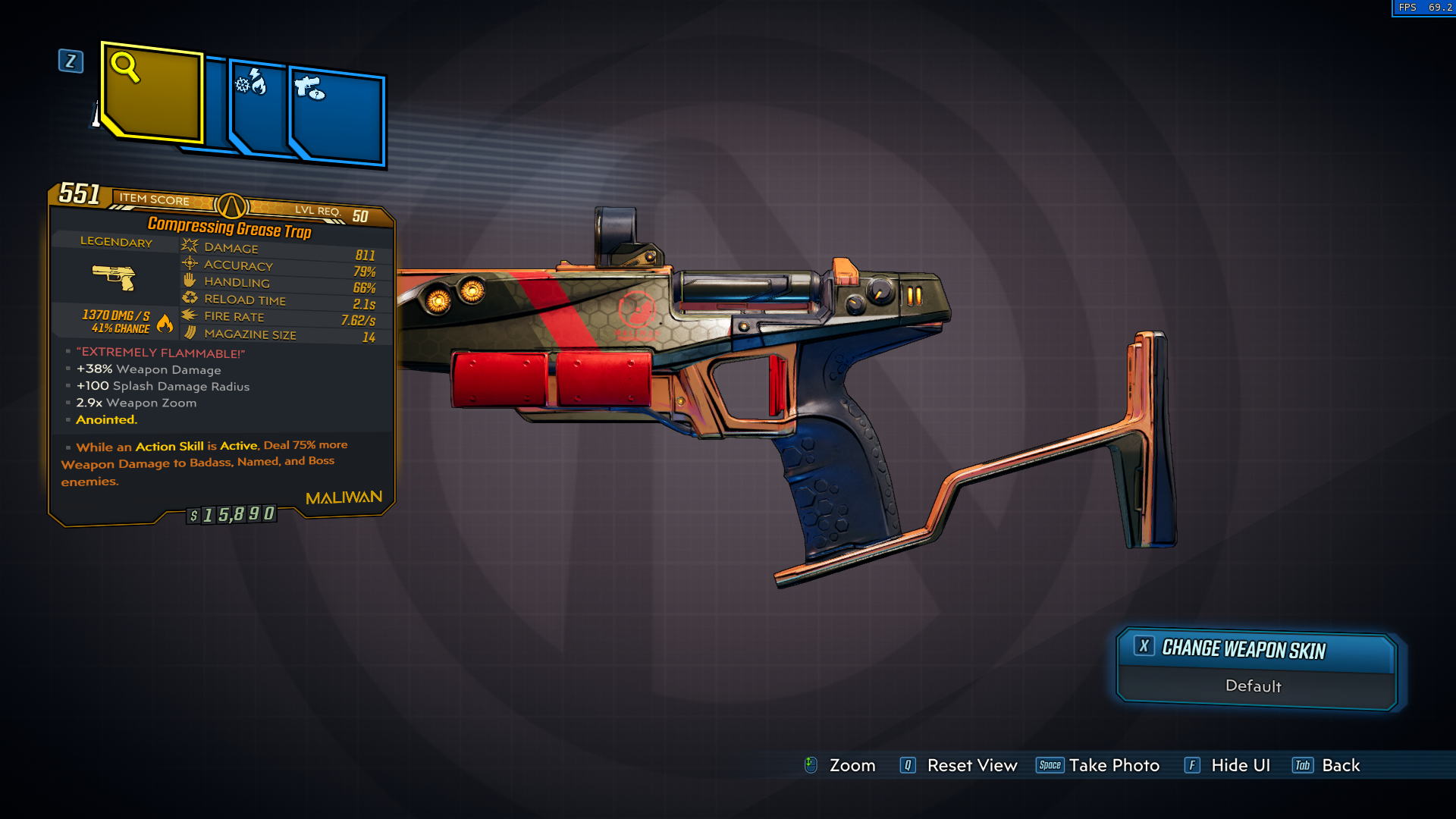Take Photo of the weapon
1456x819 pixels.
1099,765
